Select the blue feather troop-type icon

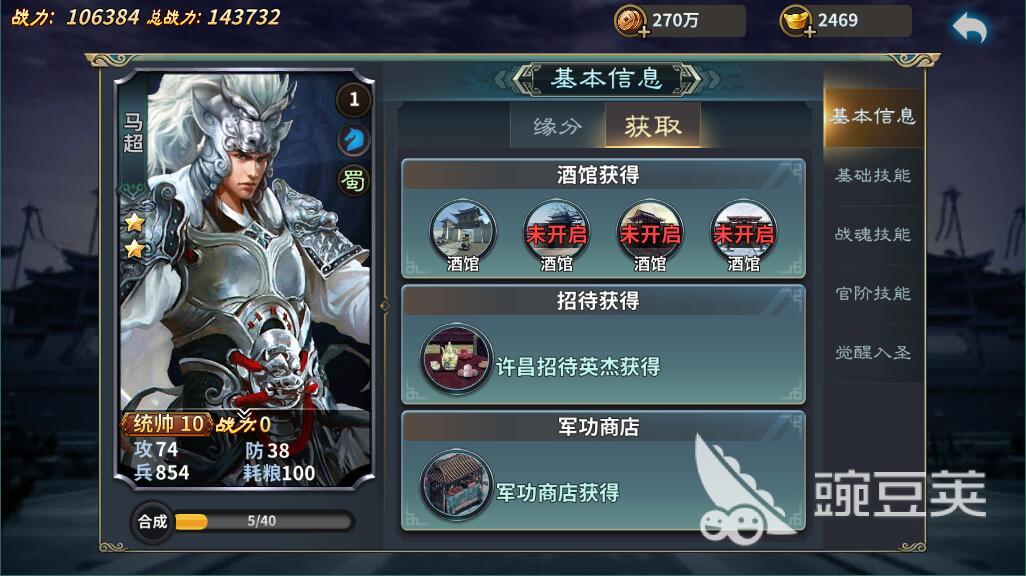point(353,140)
